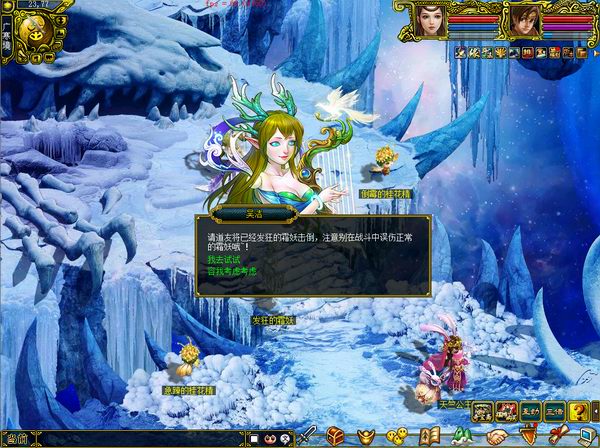Open the treasure chest inventory icon
Viewport: 600px width, 448px height.
(x=336, y=436)
